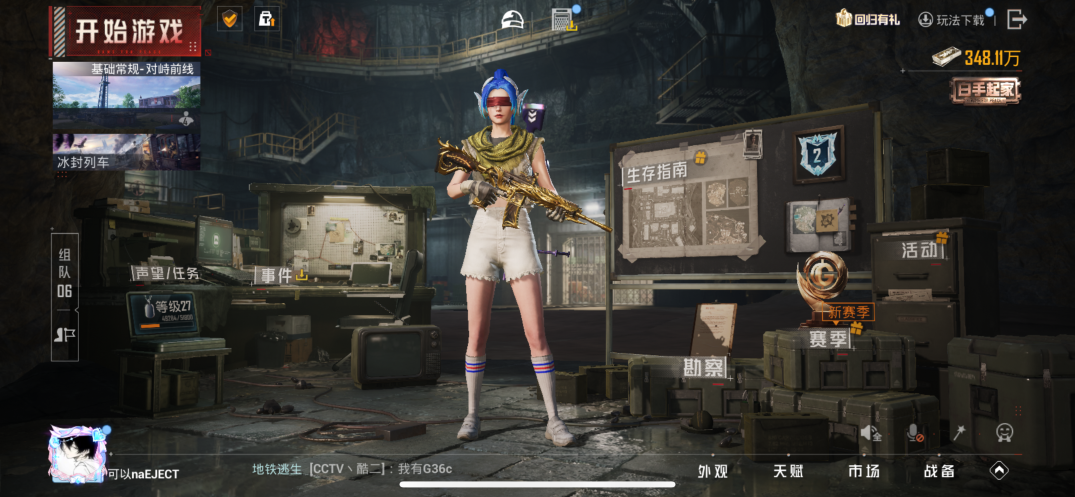Screen dimensions: 1075x497
Task: Open the calculator-like icon with notification dot
Action: pos(565,19)
